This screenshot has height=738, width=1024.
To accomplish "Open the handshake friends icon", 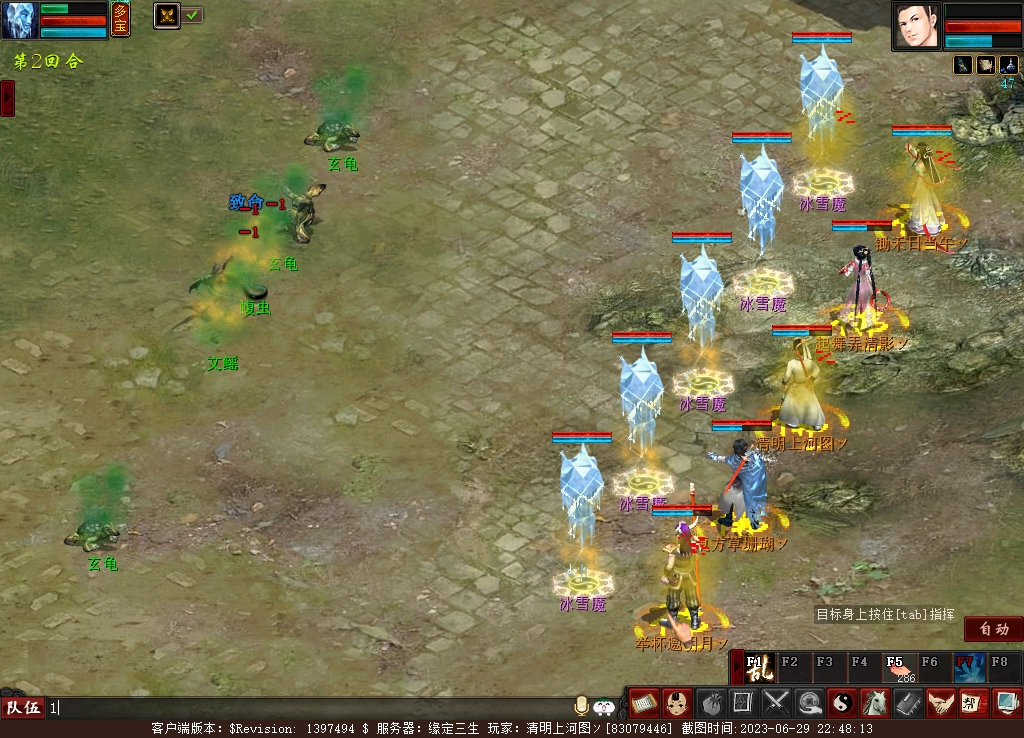I will coord(940,703).
